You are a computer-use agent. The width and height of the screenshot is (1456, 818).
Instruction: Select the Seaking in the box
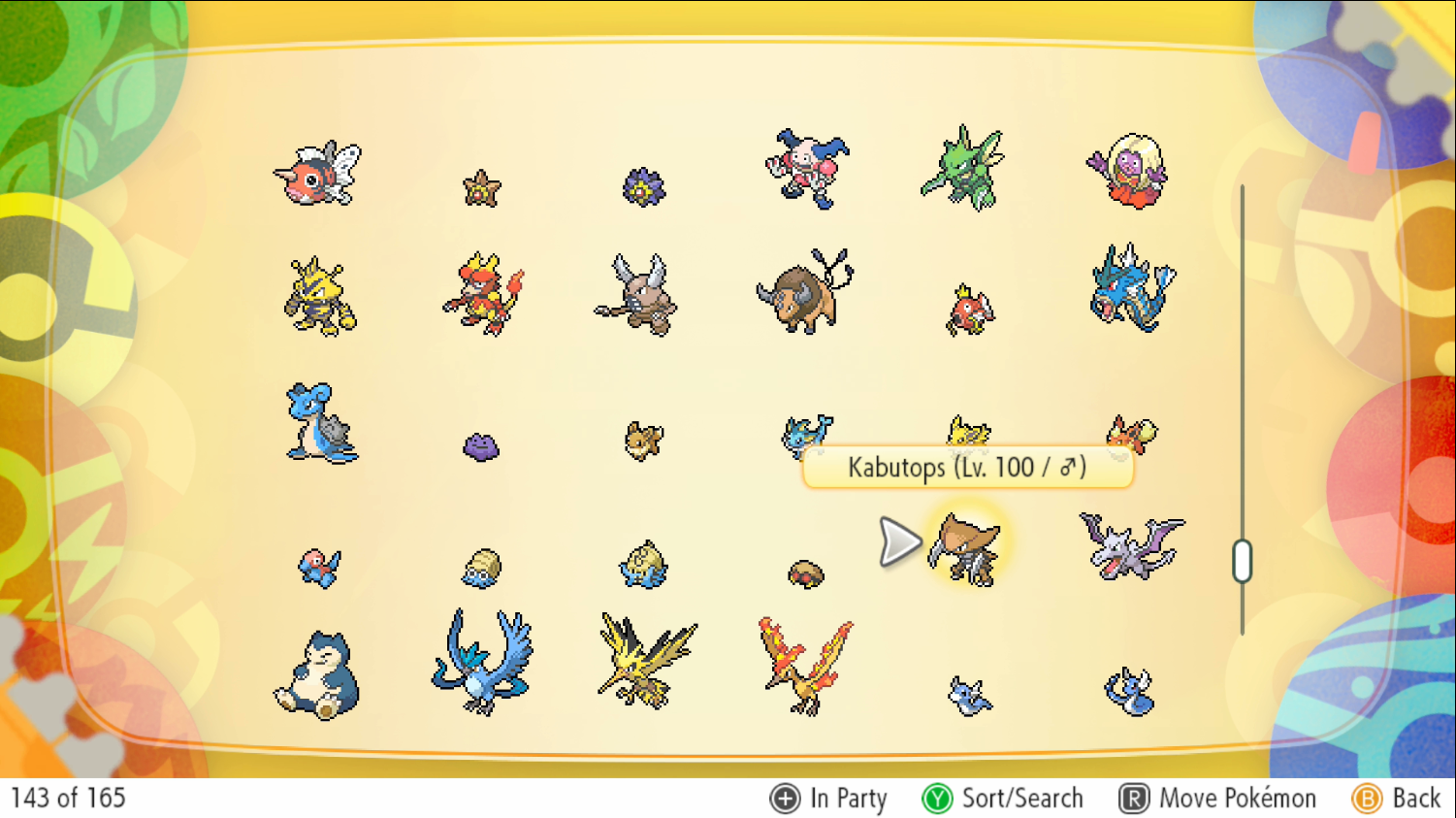(x=317, y=174)
